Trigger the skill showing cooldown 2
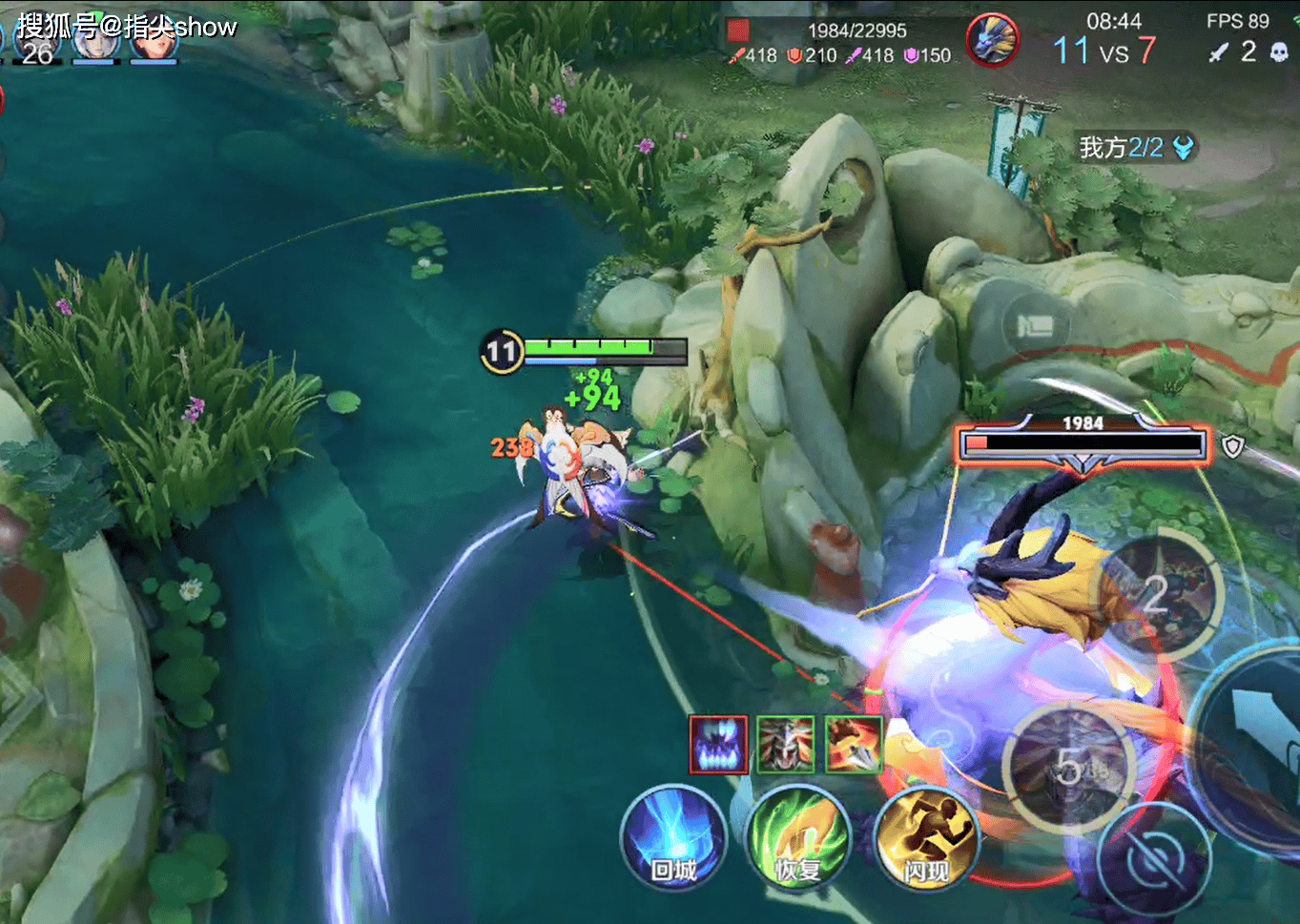 click(1158, 595)
